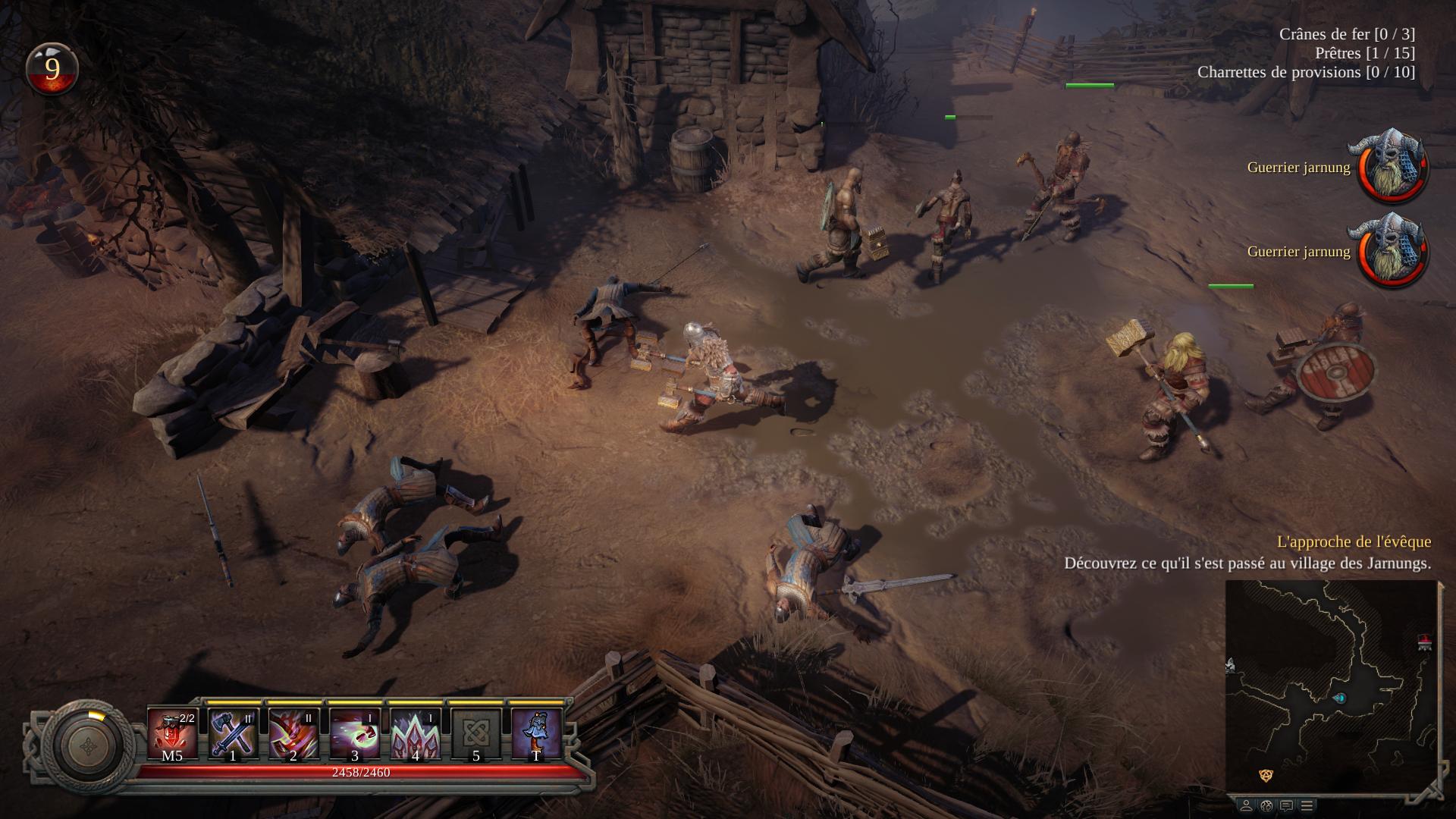This screenshot has width=1456, height=819.
Task: Trigger the red slash skill on key 2
Action: point(293,733)
